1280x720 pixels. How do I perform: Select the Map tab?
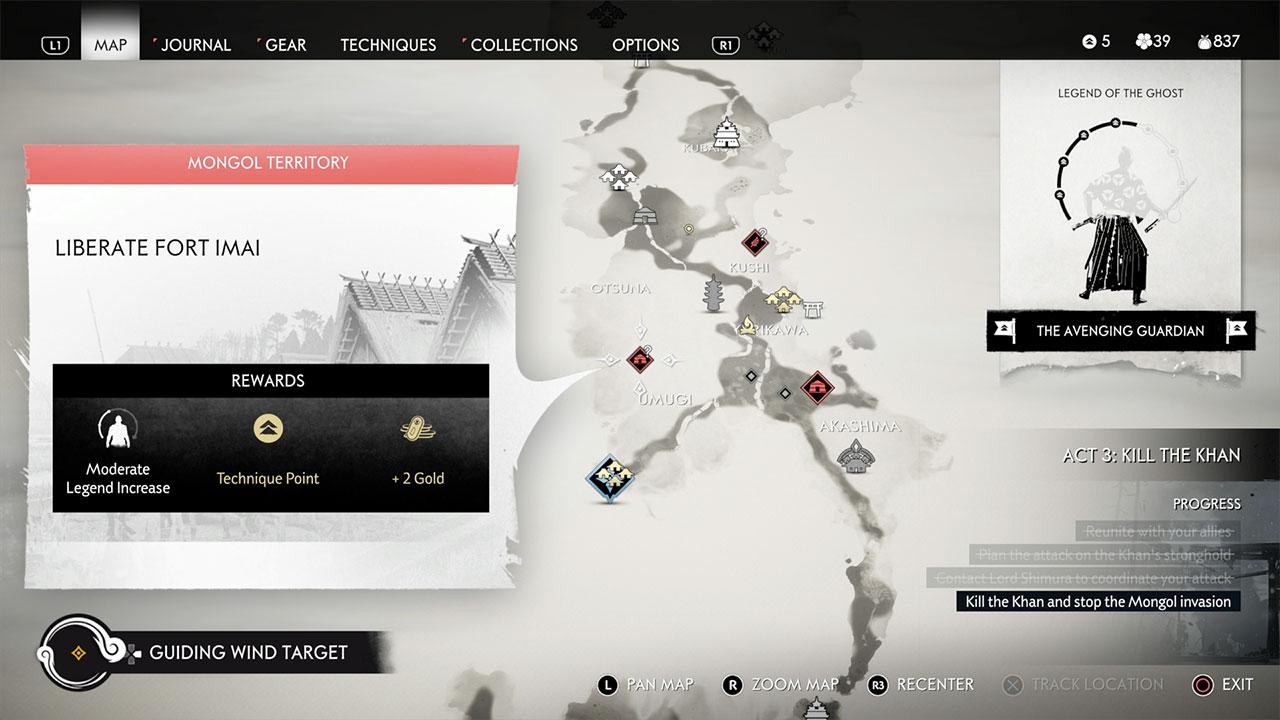(110, 45)
